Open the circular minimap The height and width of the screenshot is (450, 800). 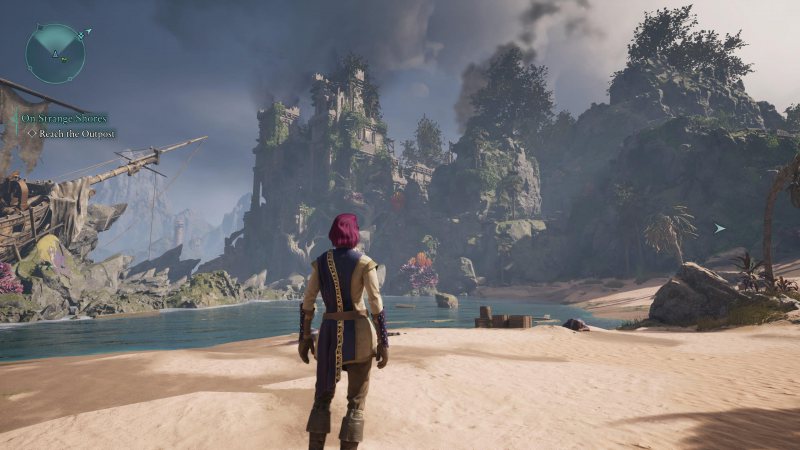[55, 53]
